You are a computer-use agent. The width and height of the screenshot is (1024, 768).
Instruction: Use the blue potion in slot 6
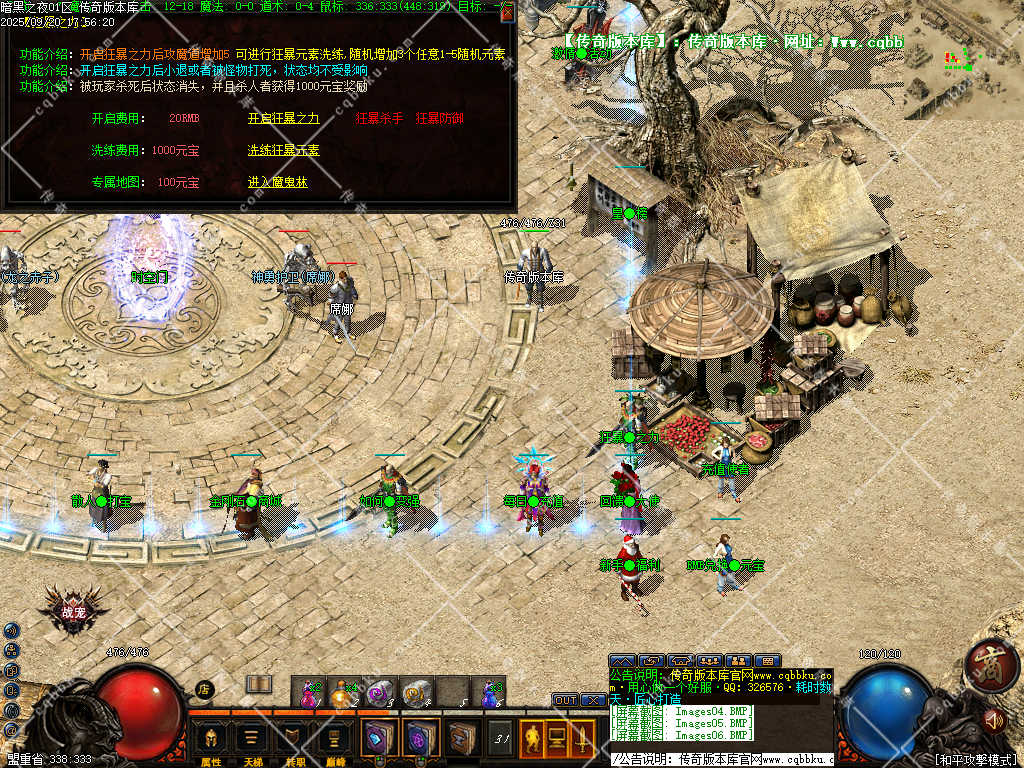click(x=489, y=692)
